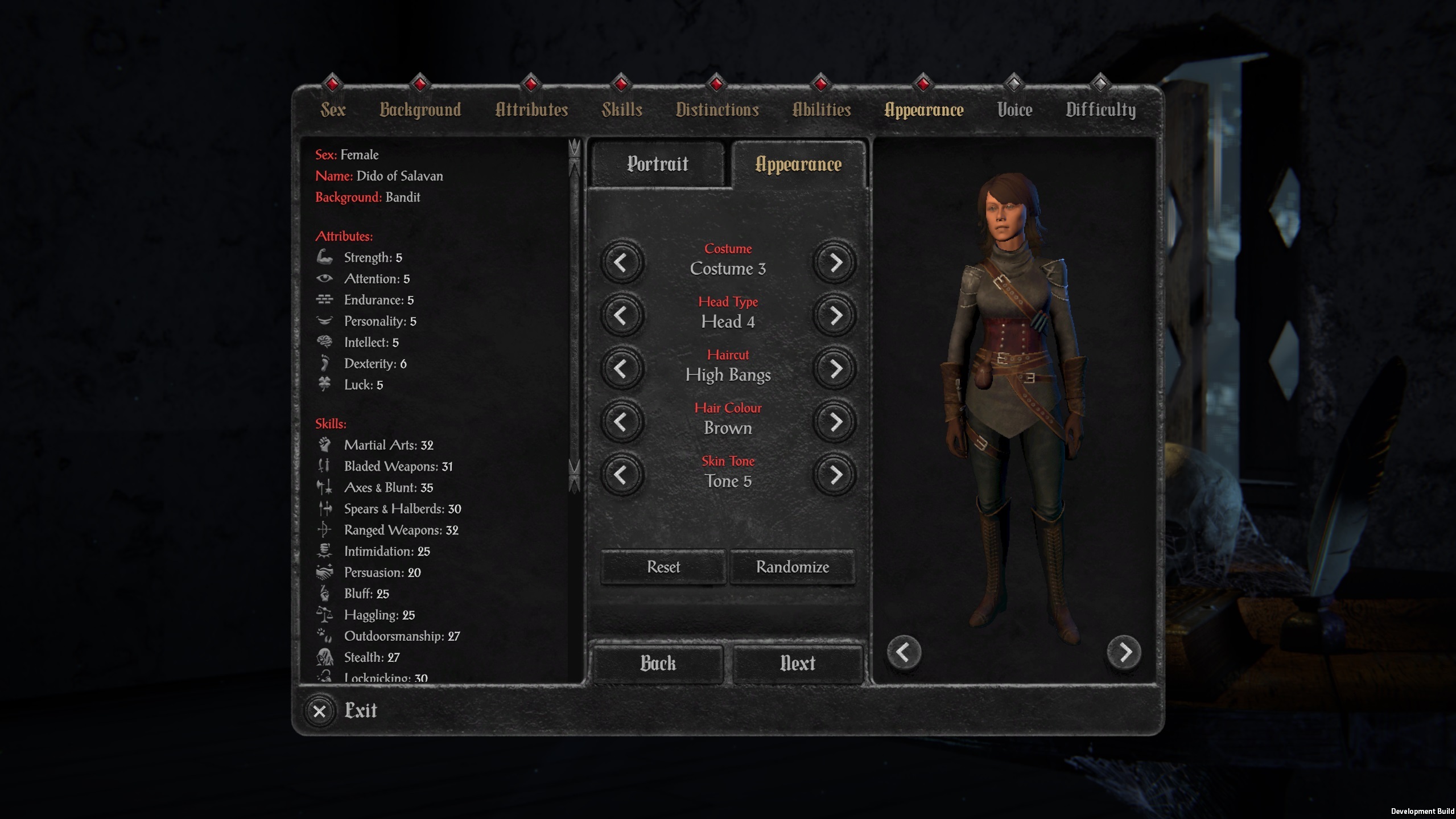This screenshot has height=819, width=1456.
Task: Click the Attention eye icon
Action: [325, 278]
